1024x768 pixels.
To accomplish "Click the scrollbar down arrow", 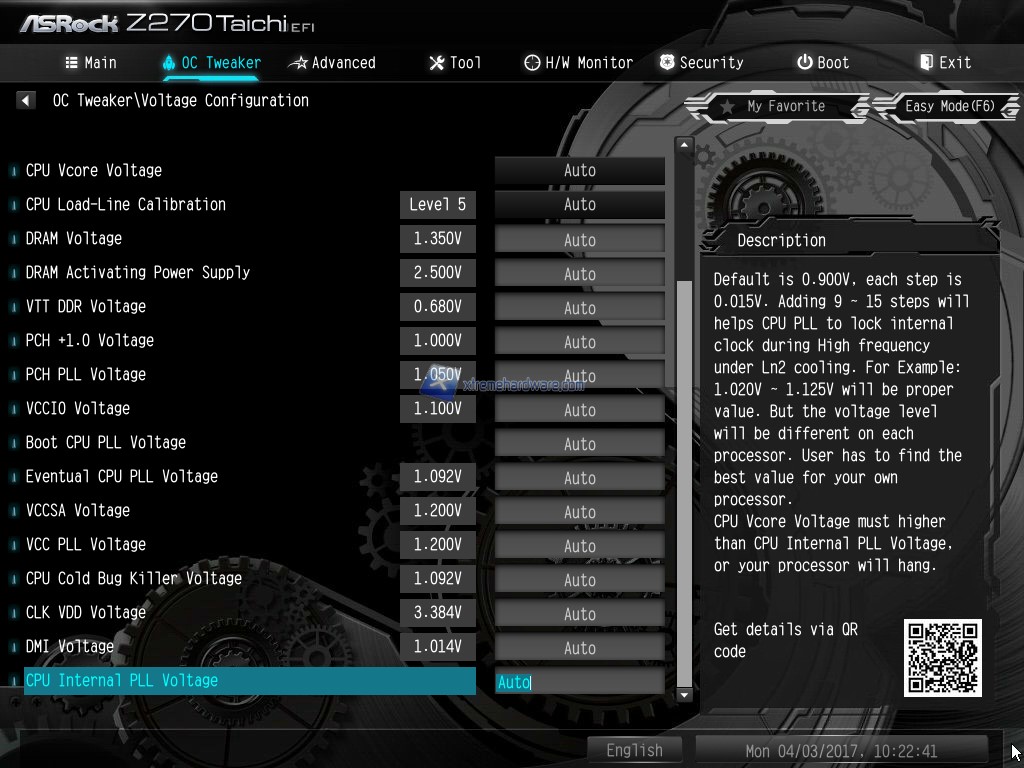I will coord(685,694).
